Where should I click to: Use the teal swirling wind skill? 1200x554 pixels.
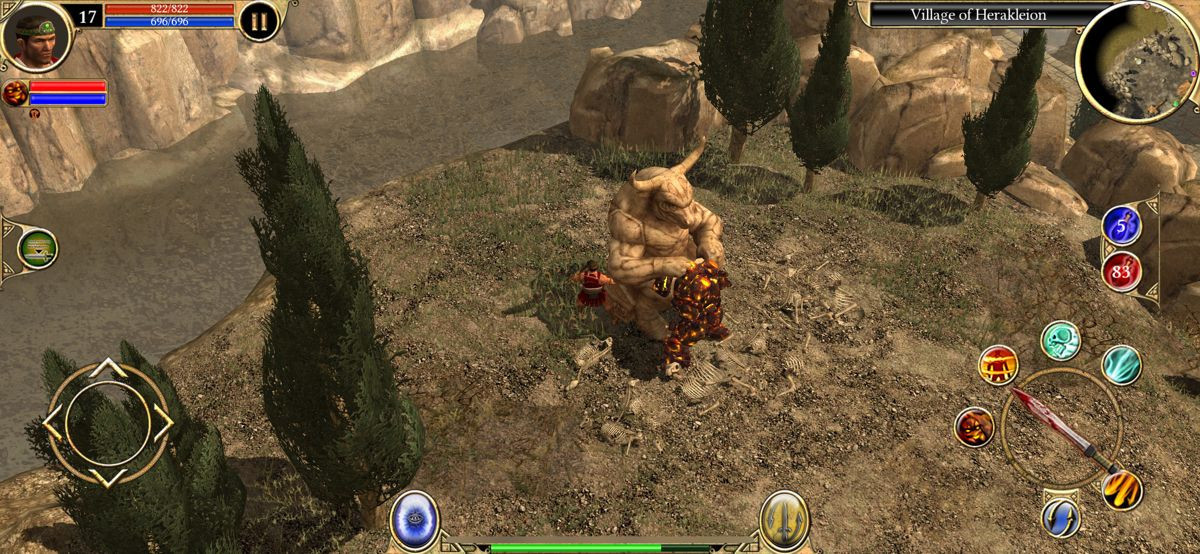(1121, 365)
